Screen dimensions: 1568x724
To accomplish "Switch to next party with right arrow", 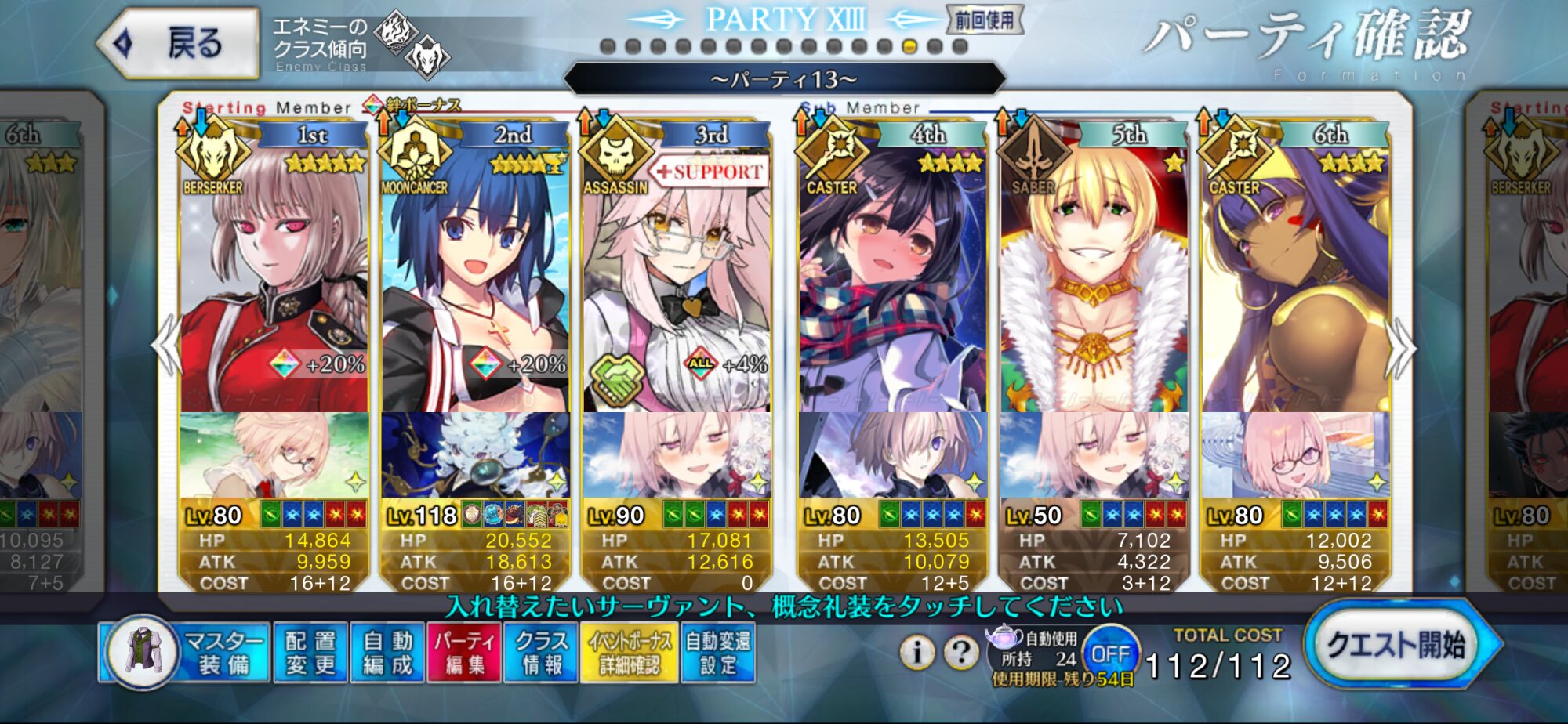I will pos(1401,349).
